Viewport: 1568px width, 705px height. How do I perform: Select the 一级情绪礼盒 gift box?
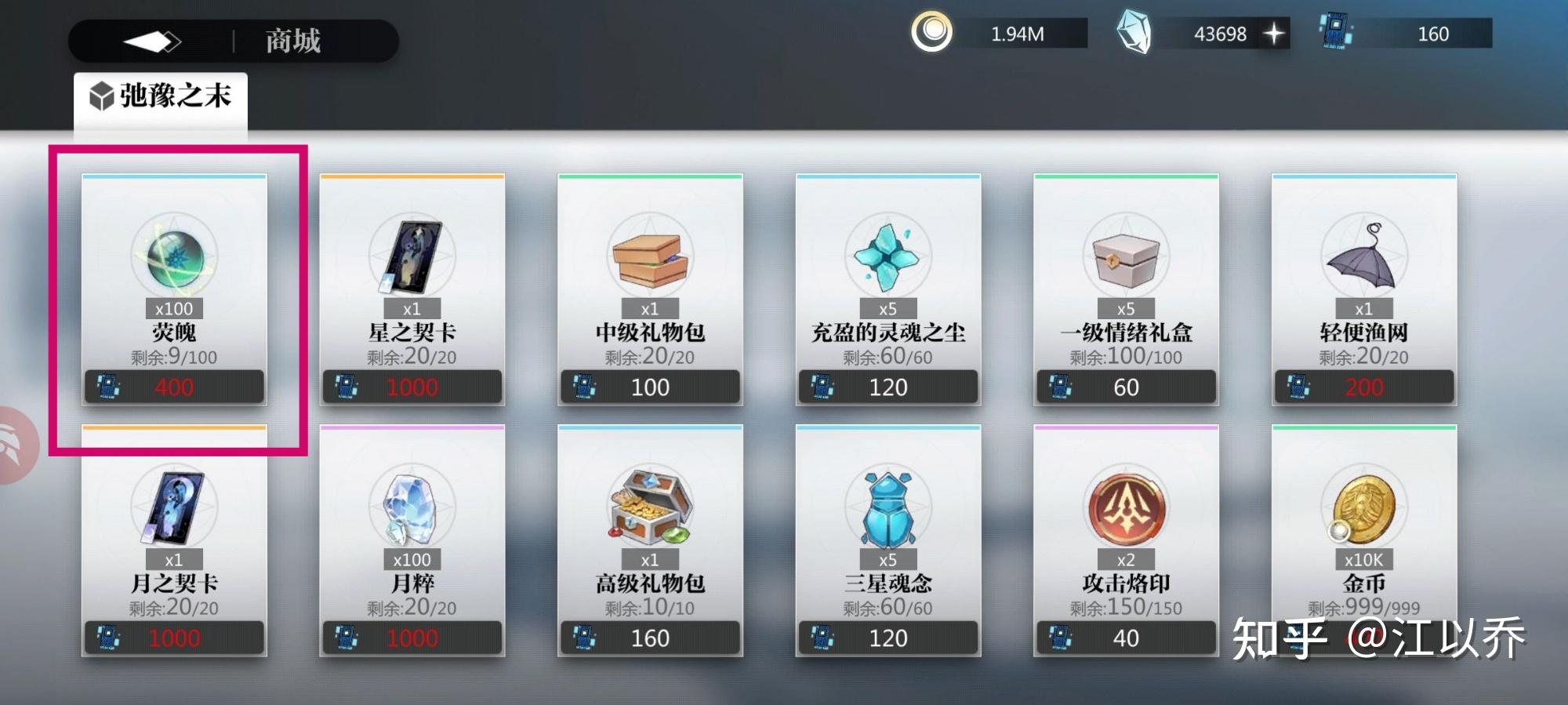(x=1126, y=289)
